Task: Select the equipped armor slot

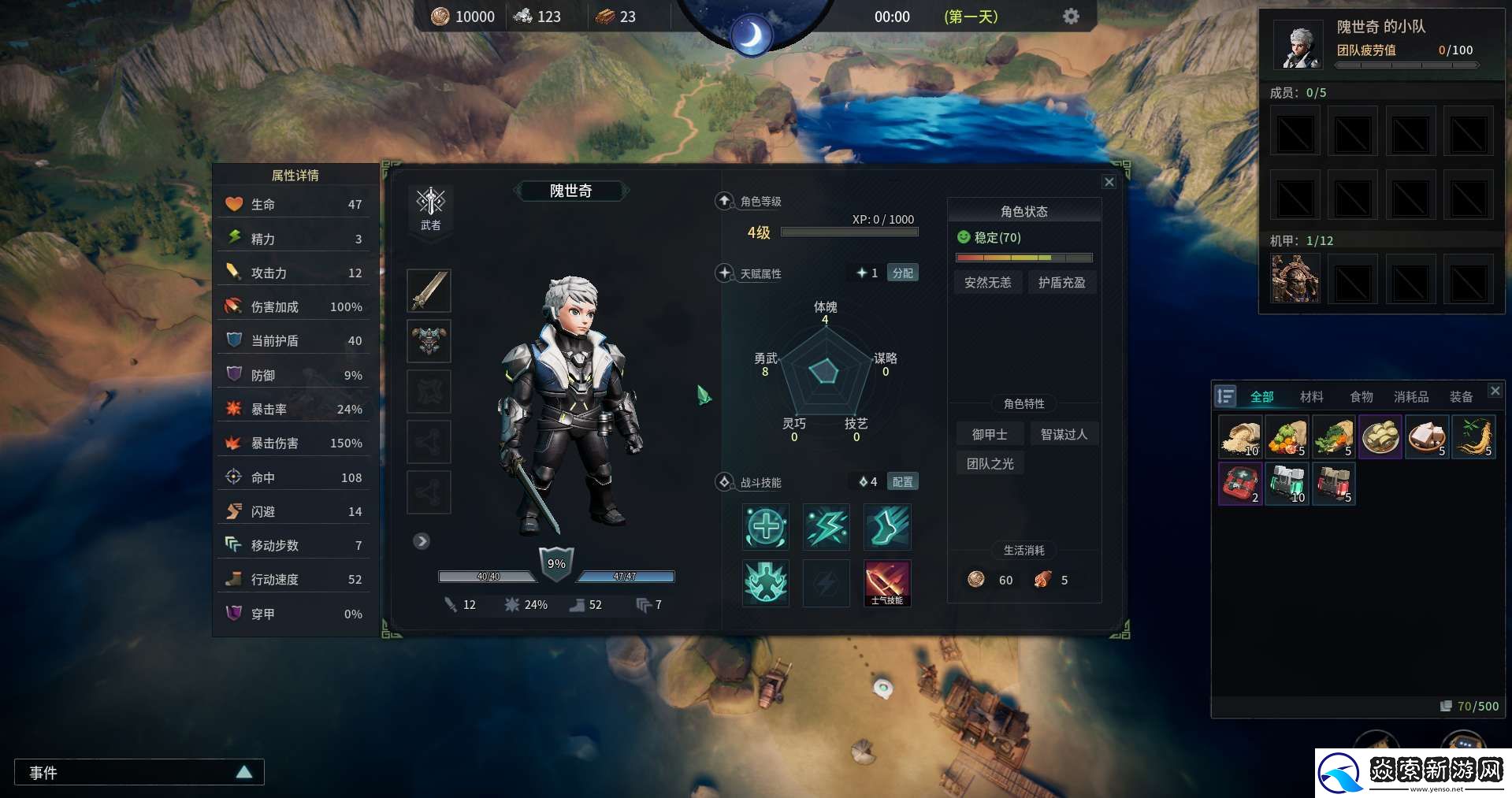Action: click(429, 340)
